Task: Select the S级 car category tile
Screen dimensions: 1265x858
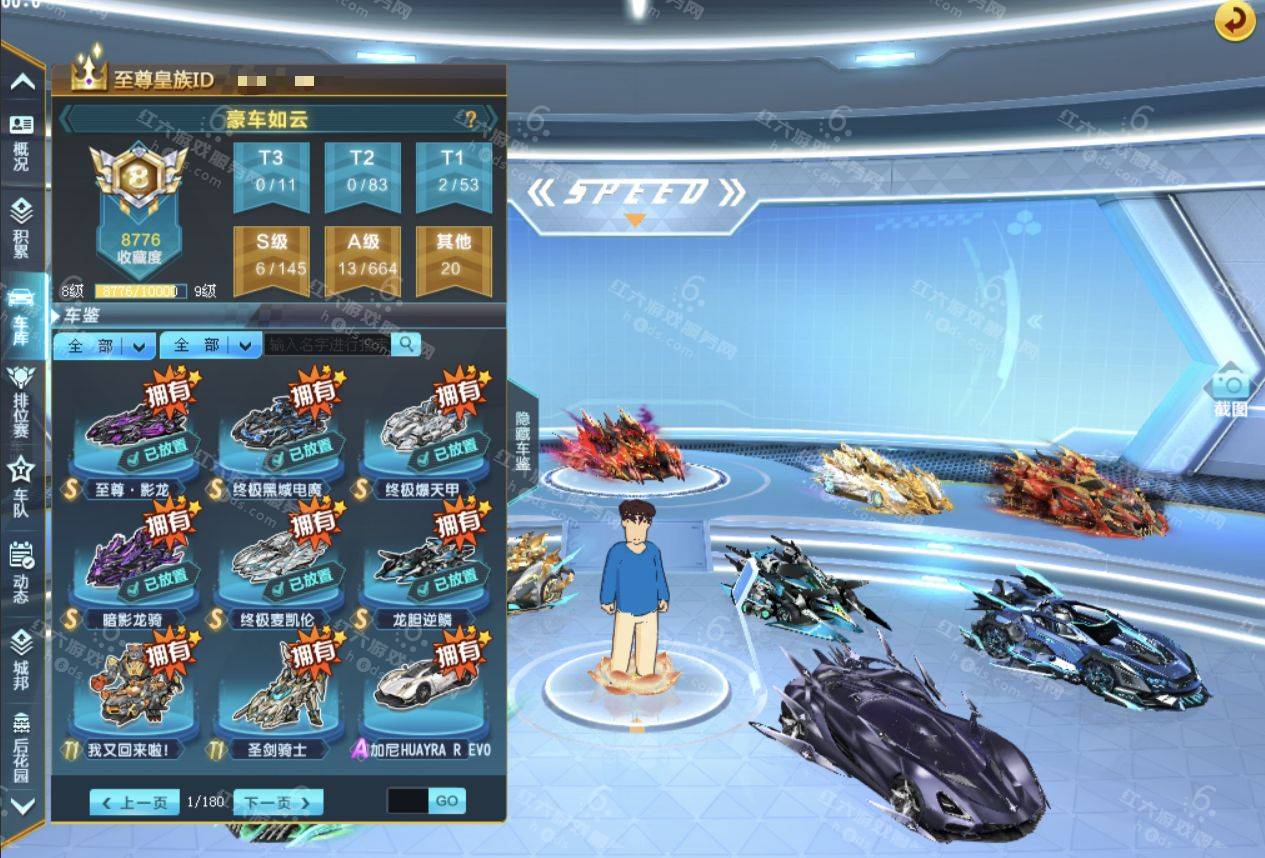Action: (270, 259)
